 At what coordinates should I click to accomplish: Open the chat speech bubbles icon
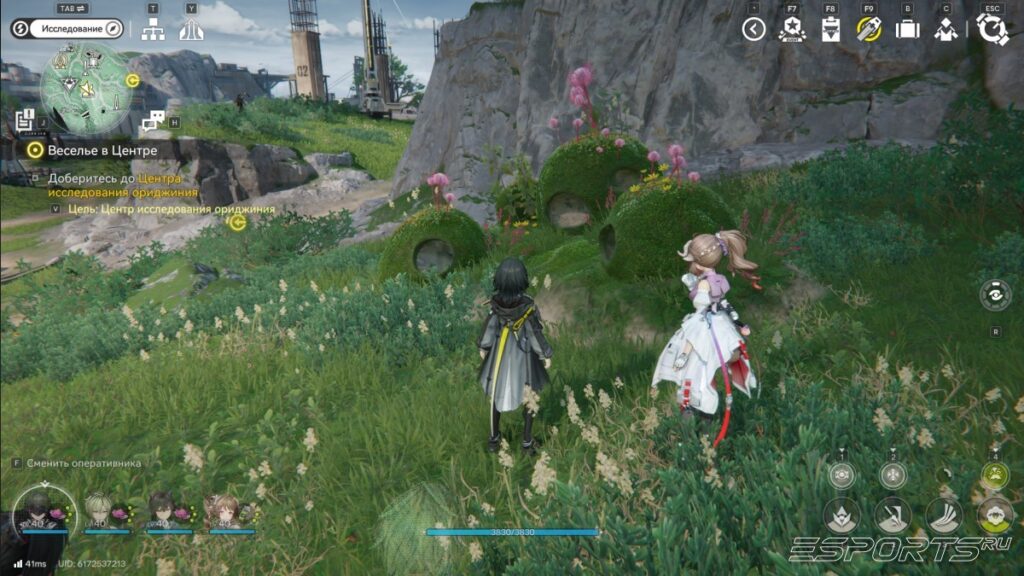pyautogui.click(x=153, y=122)
